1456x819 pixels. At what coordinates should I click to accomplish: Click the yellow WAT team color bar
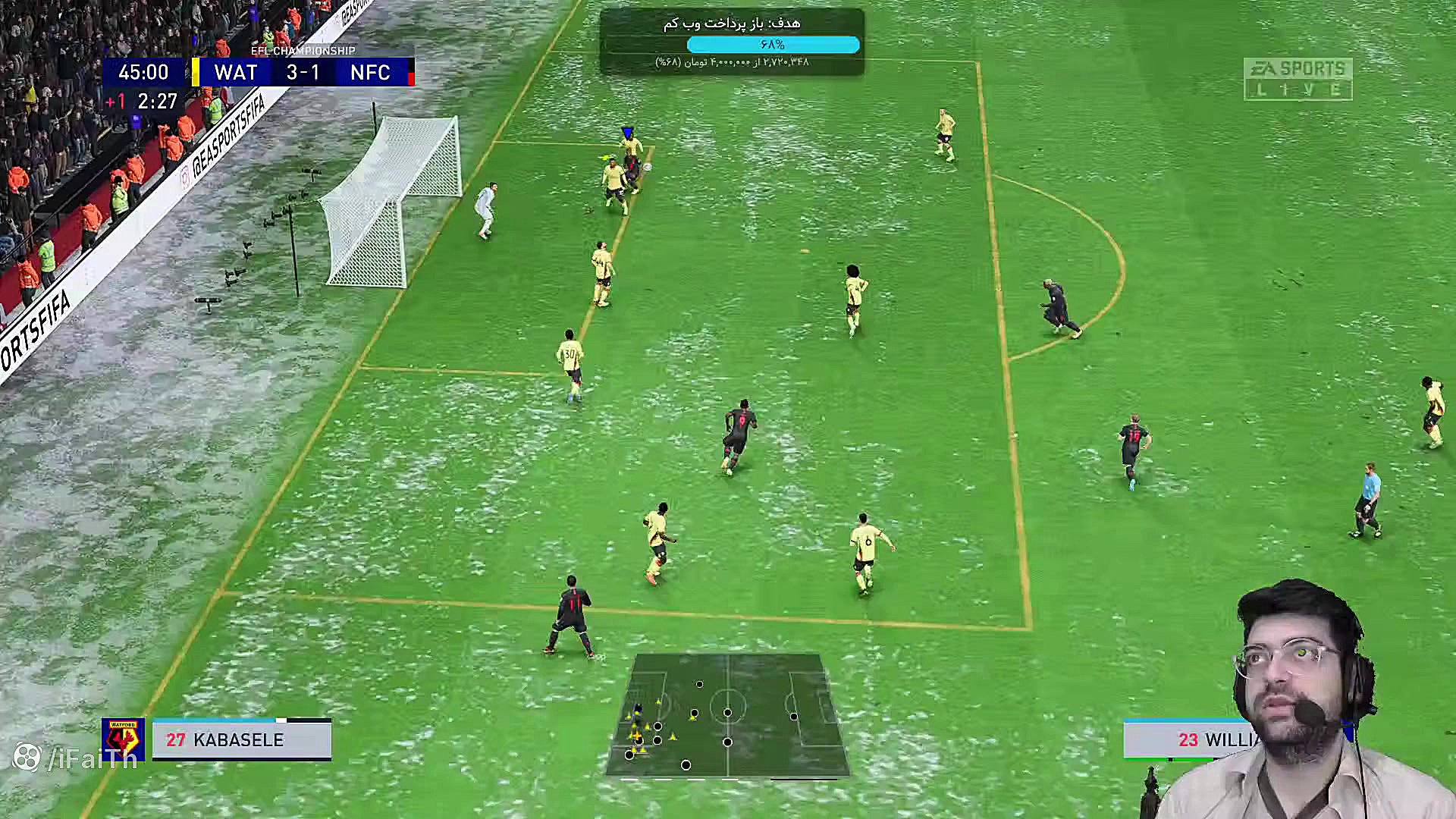coord(196,73)
